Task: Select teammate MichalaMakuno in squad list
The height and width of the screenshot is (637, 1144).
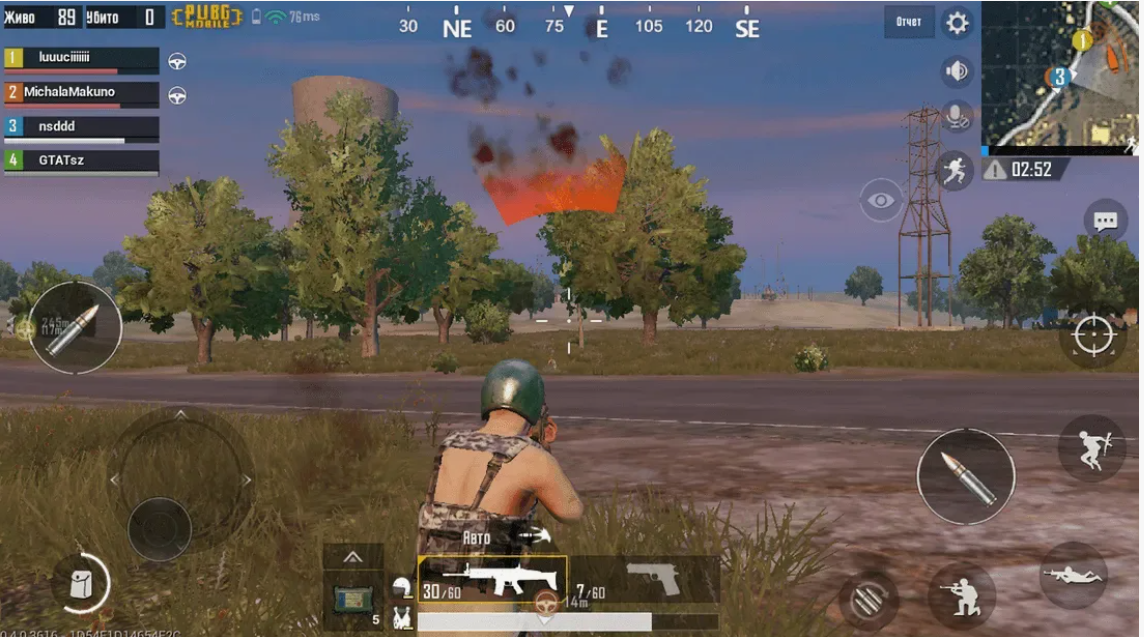Action: [x=81, y=94]
